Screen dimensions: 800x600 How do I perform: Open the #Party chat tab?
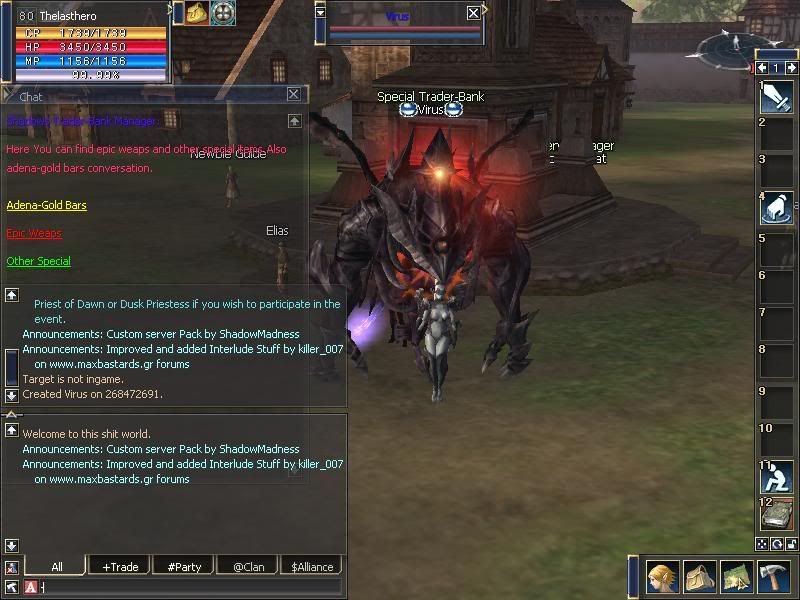(x=184, y=567)
